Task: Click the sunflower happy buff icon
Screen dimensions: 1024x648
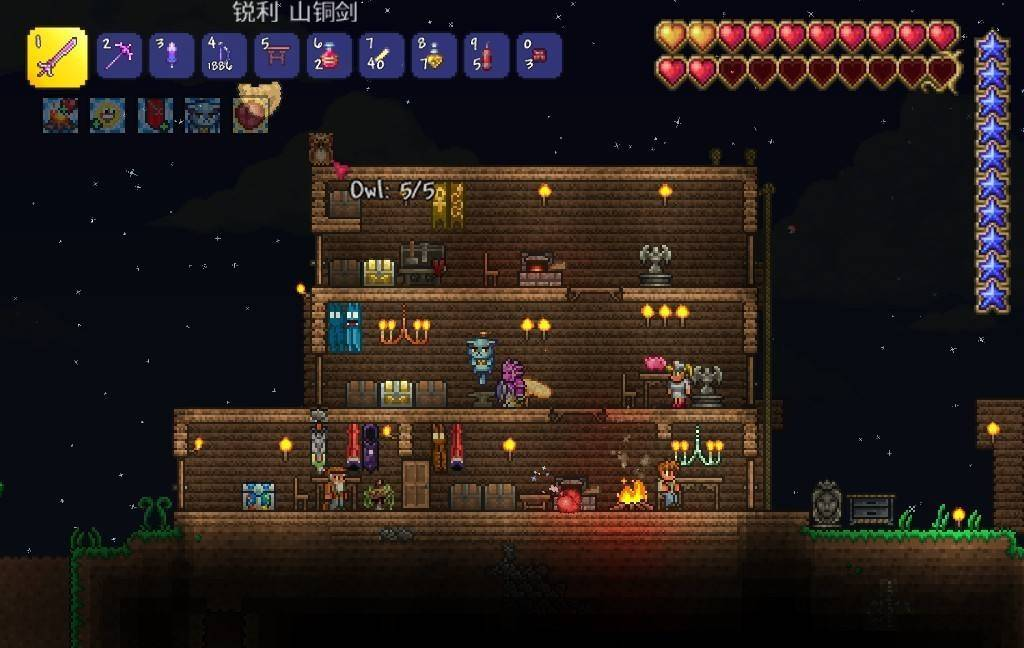Action: coord(107,116)
